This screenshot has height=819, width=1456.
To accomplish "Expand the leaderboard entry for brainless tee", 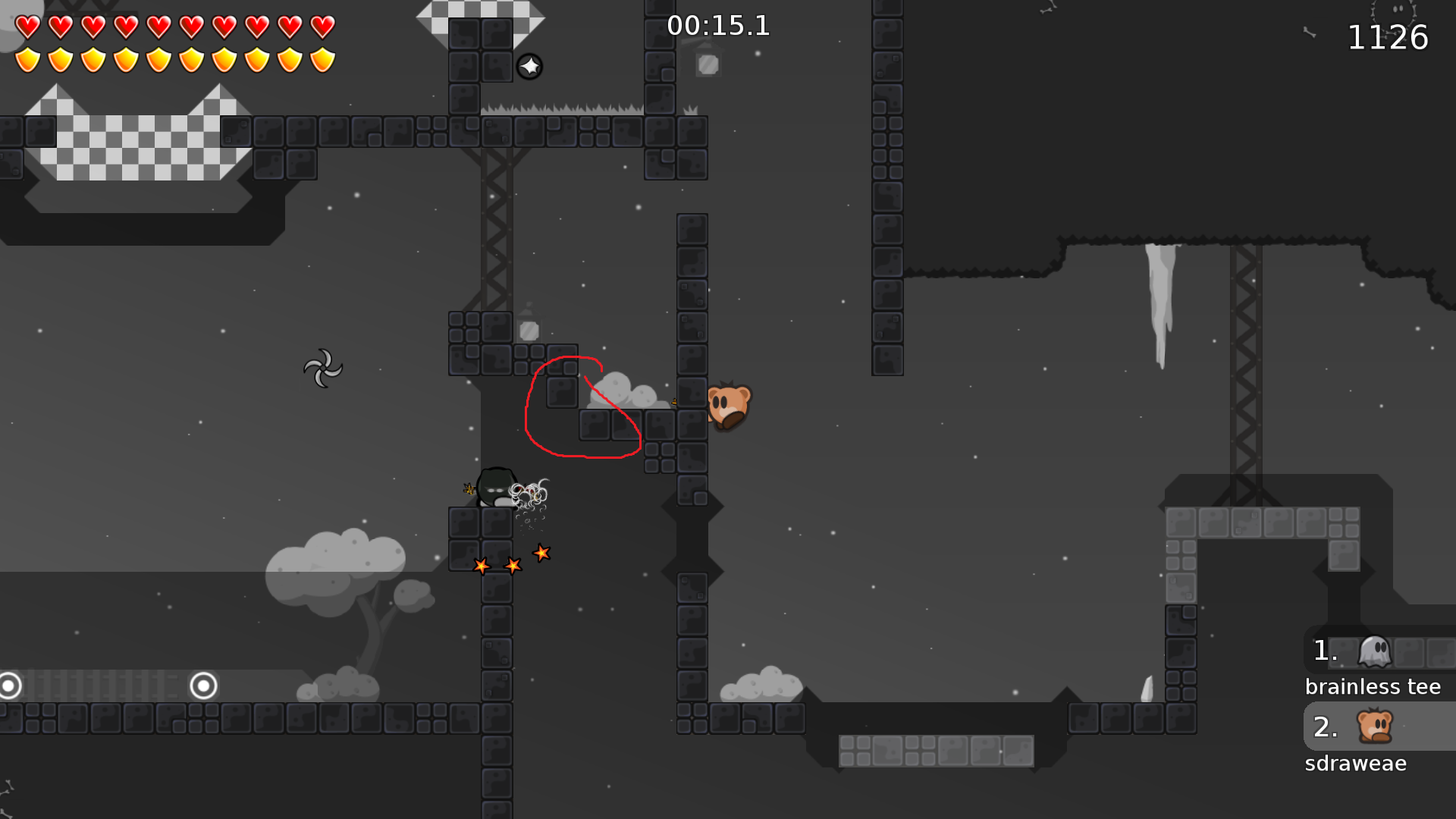I will (x=1373, y=667).
